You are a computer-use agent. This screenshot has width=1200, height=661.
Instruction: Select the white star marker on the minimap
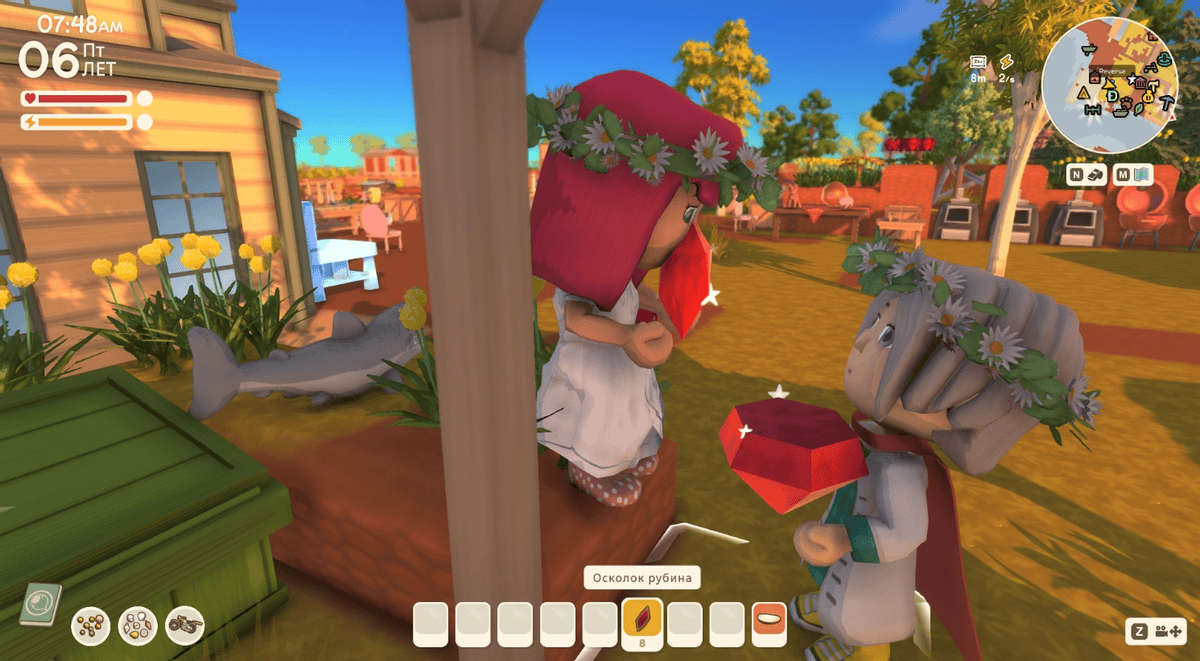click(x=1131, y=80)
